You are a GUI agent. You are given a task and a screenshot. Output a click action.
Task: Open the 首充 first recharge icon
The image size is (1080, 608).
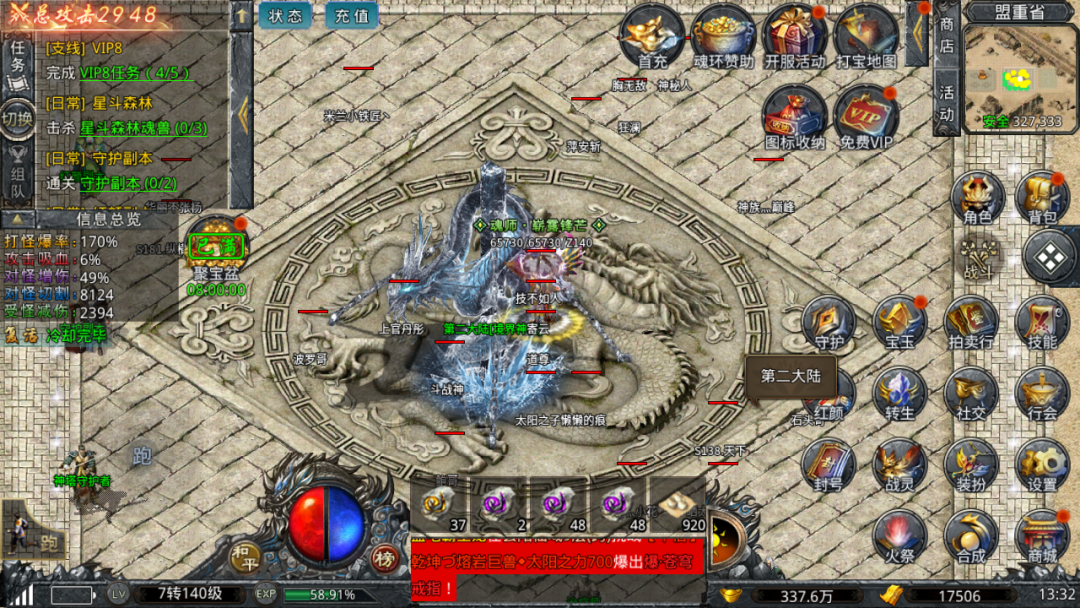point(652,35)
